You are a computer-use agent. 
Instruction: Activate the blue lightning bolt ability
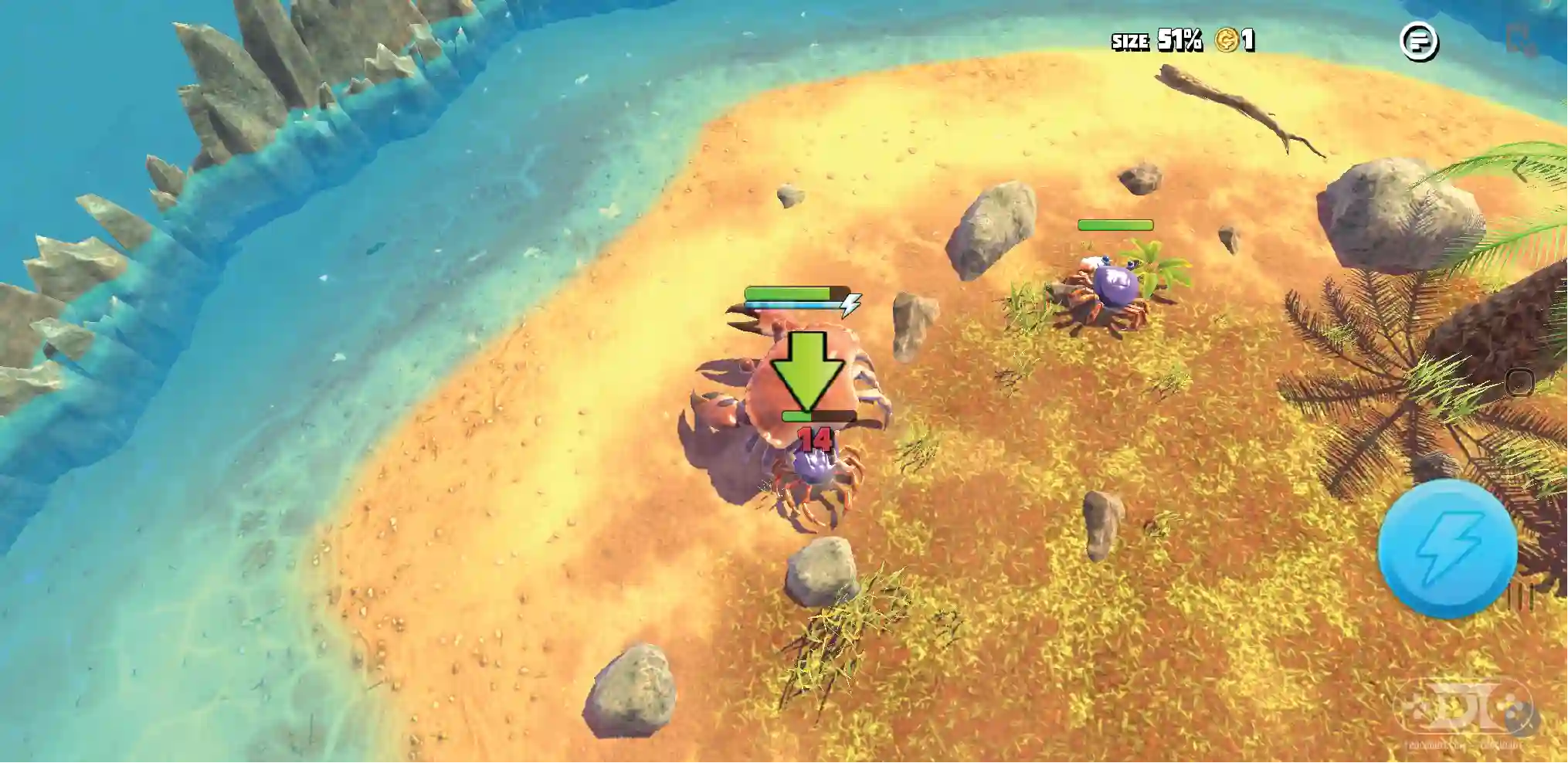pyautogui.click(x=1447, y=548)
